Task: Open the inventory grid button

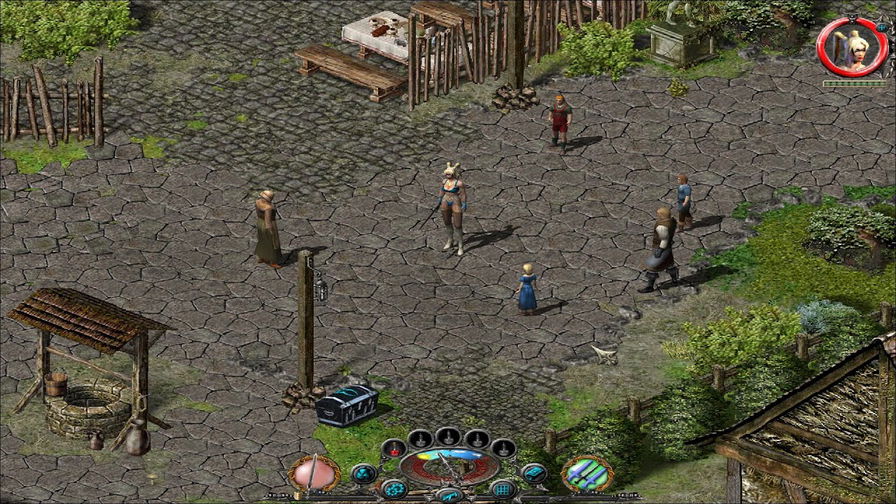Action: pyautogui.click(x=503, y=489)
